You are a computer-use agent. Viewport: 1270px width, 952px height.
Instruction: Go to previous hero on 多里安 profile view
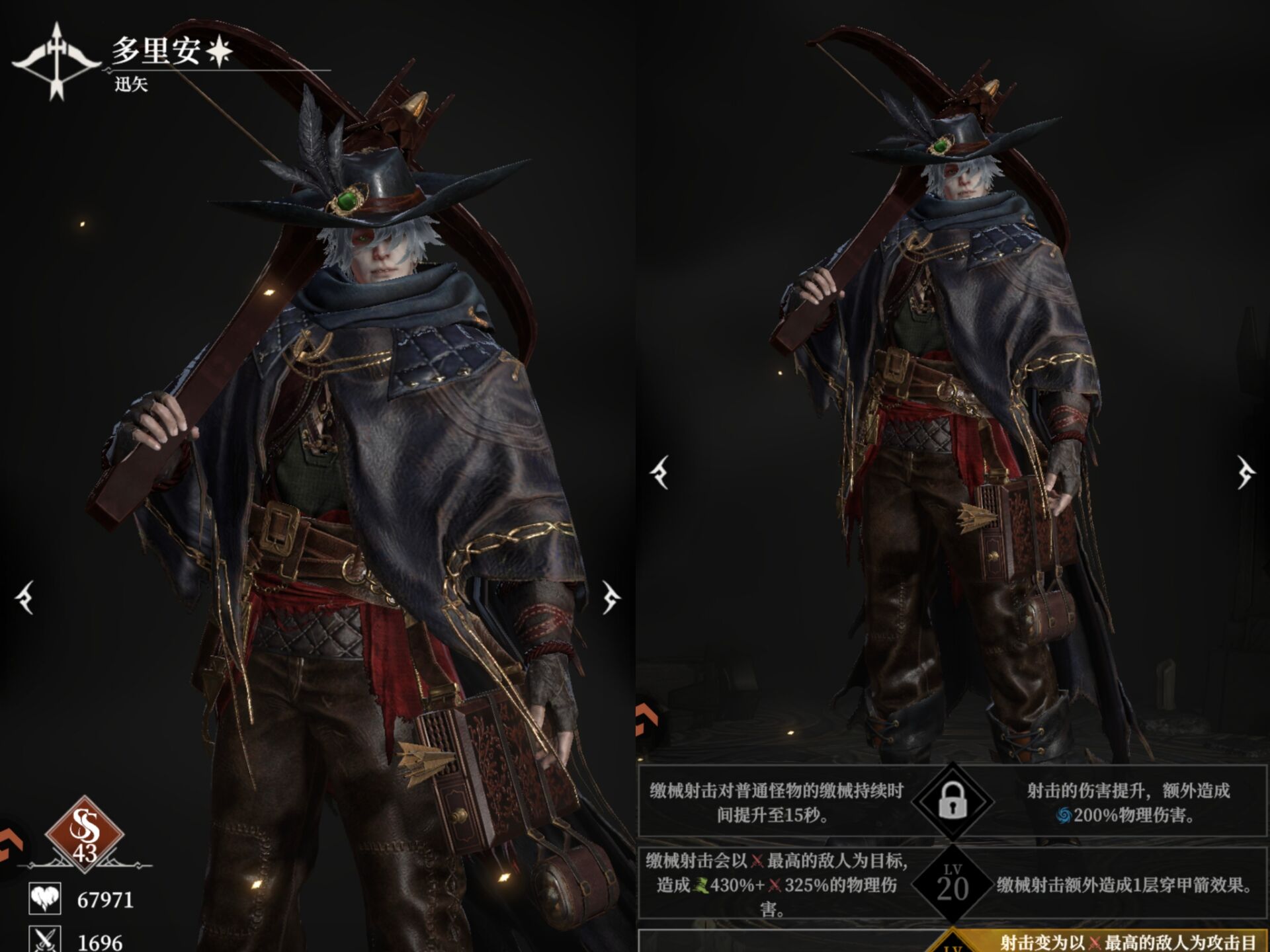[x=25, y=598]
